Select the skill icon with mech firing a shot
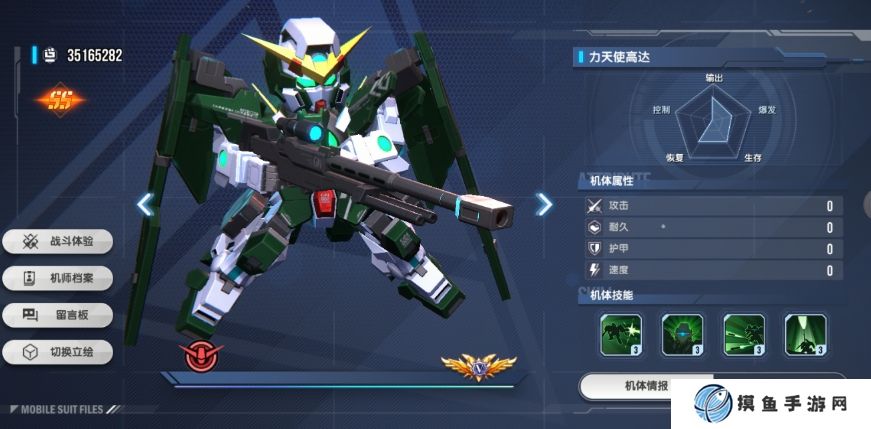Viewport: 871px width, 429px height. click(x=621, y=334)
